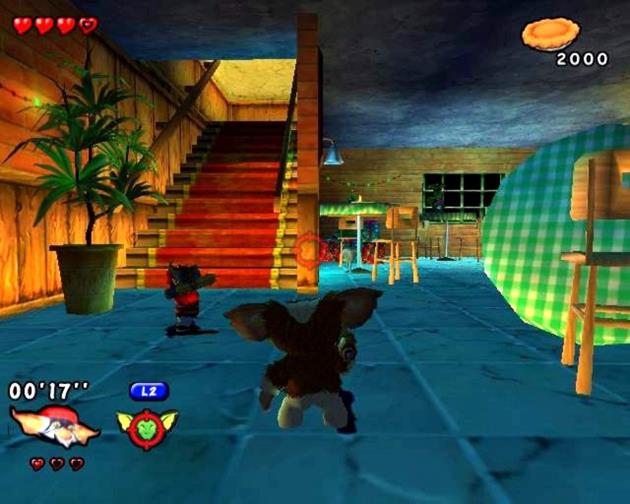Click the Gizmo character portrait

54,424
